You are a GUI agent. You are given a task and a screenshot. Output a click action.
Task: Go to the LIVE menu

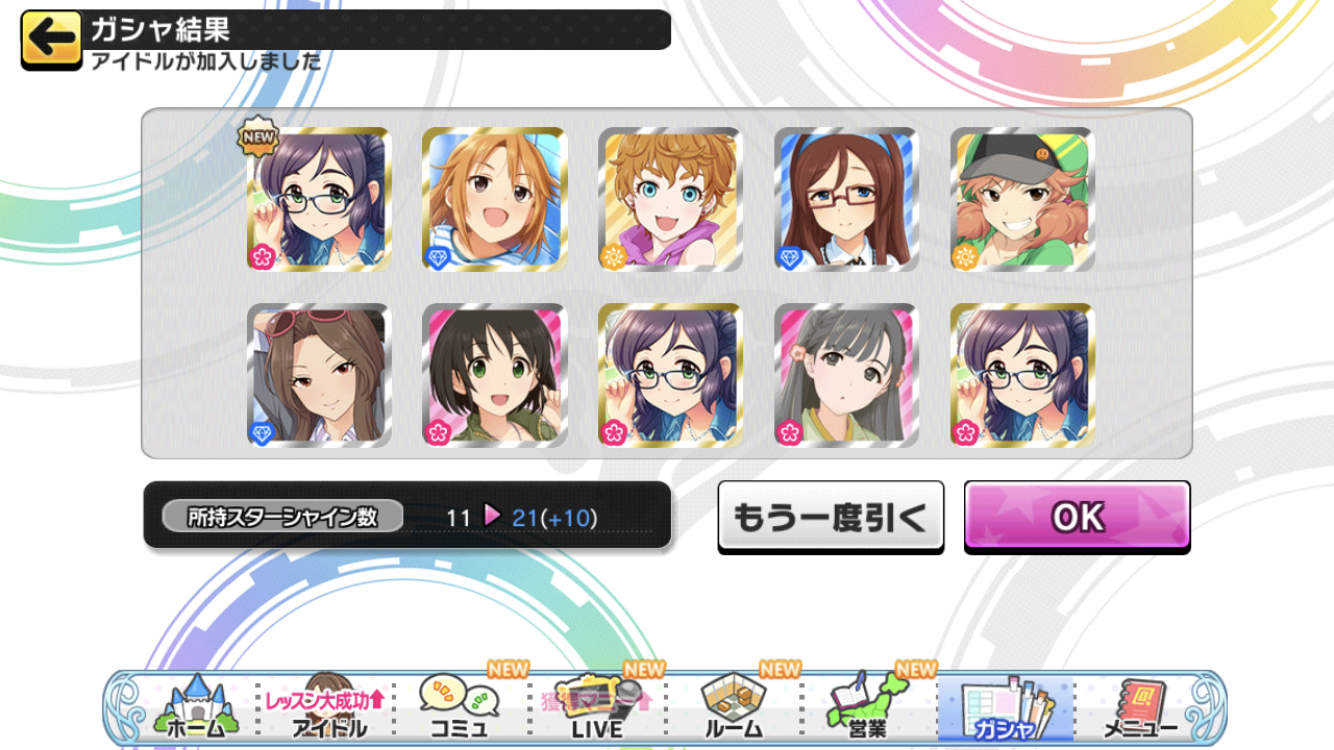coord(597,708)
